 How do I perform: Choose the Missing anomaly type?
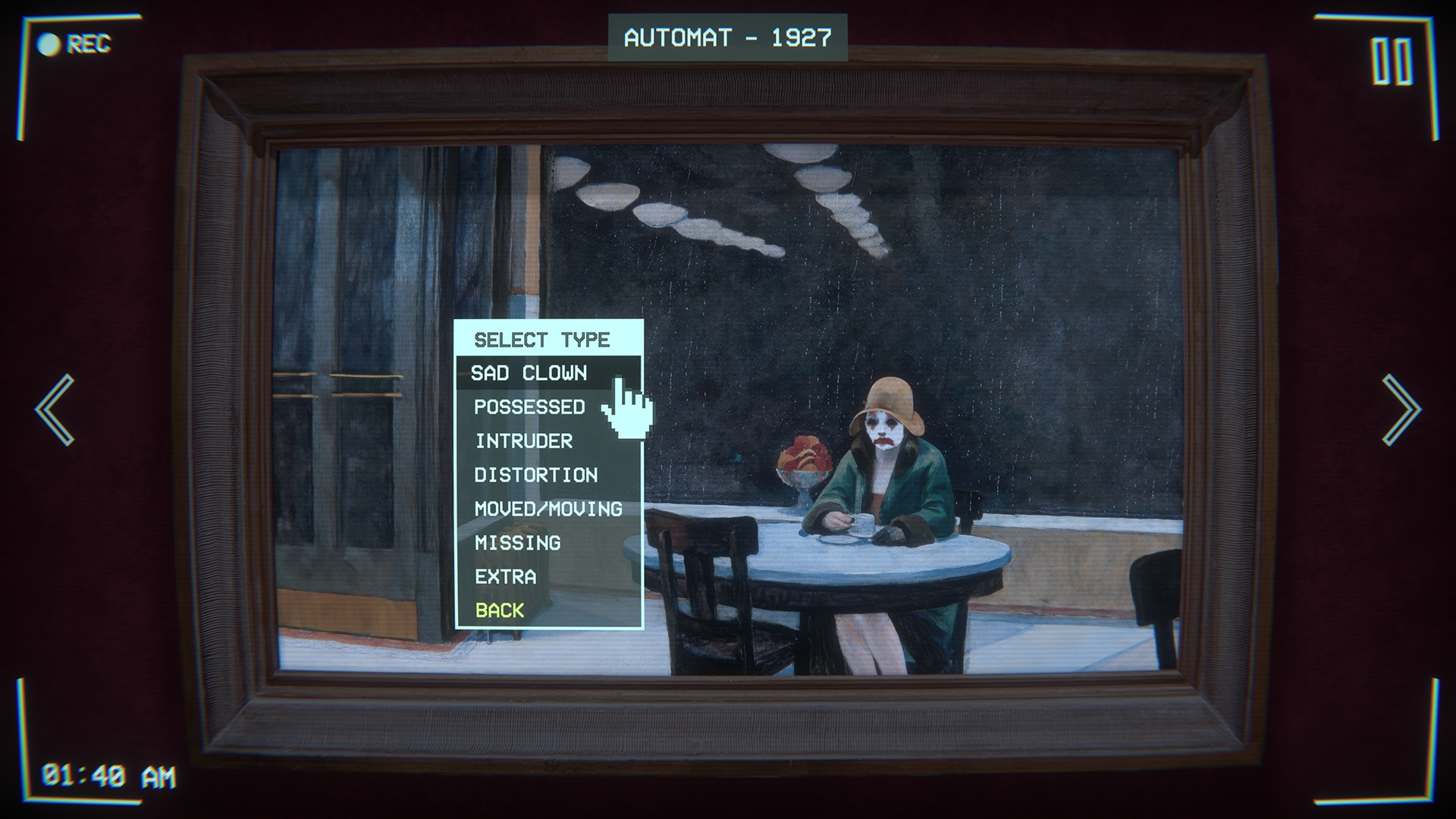pos(517,543)
